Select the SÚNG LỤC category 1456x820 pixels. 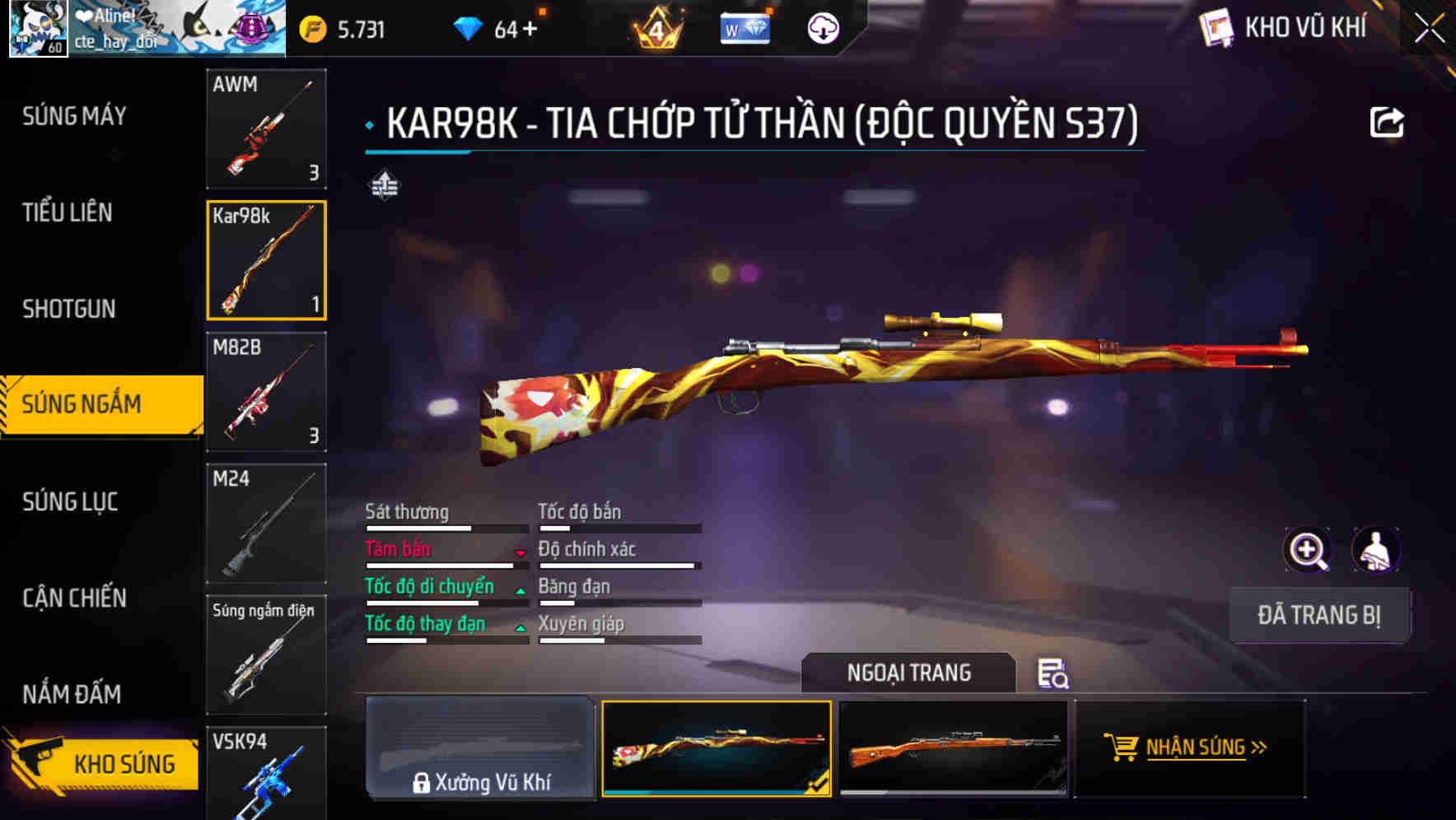tap(70, 501)
